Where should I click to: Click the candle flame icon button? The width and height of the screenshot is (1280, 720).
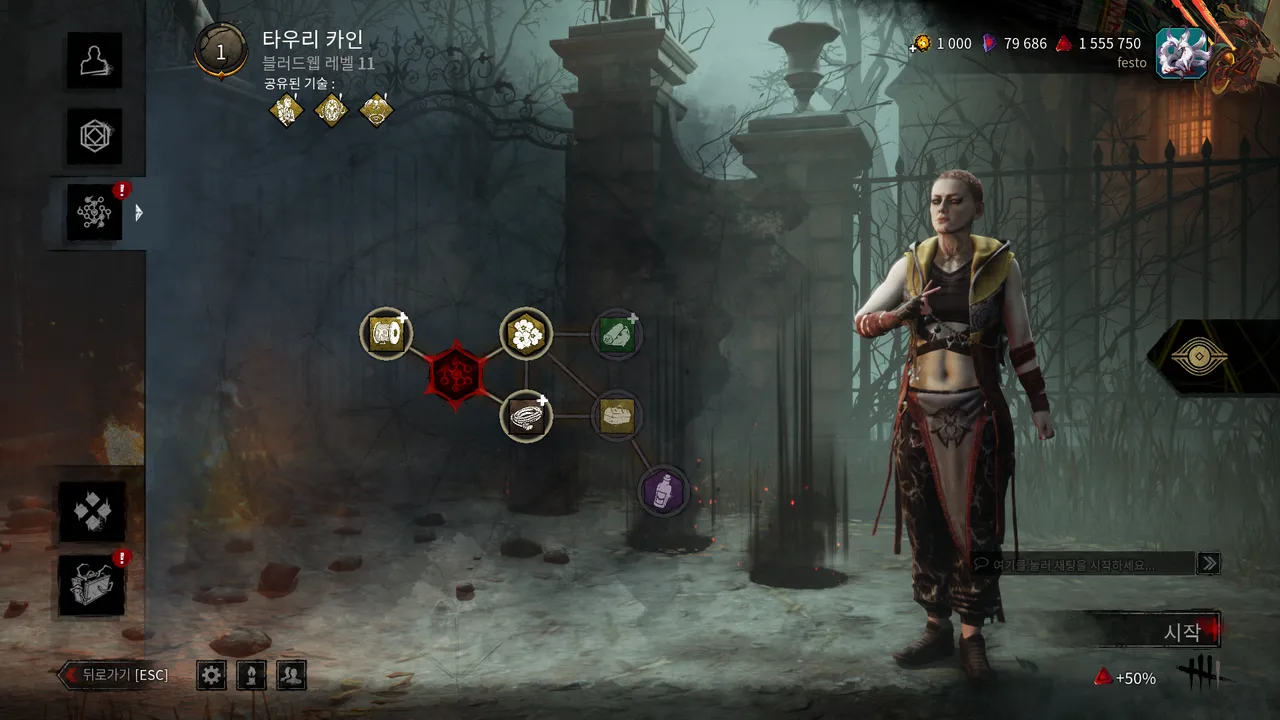pyautogui.click(x=251, y=675)
